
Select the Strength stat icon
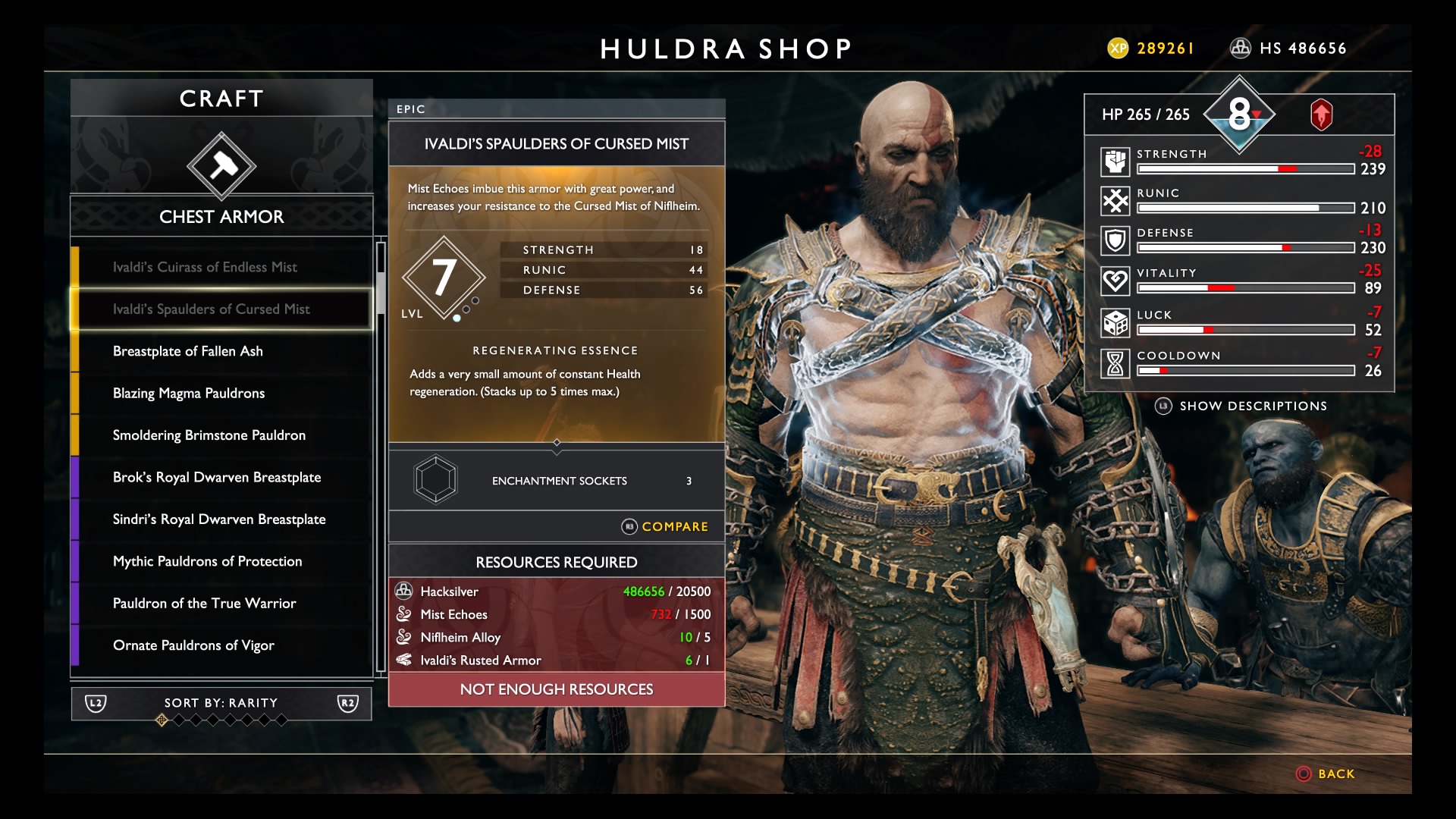[x=1115, y=162]
